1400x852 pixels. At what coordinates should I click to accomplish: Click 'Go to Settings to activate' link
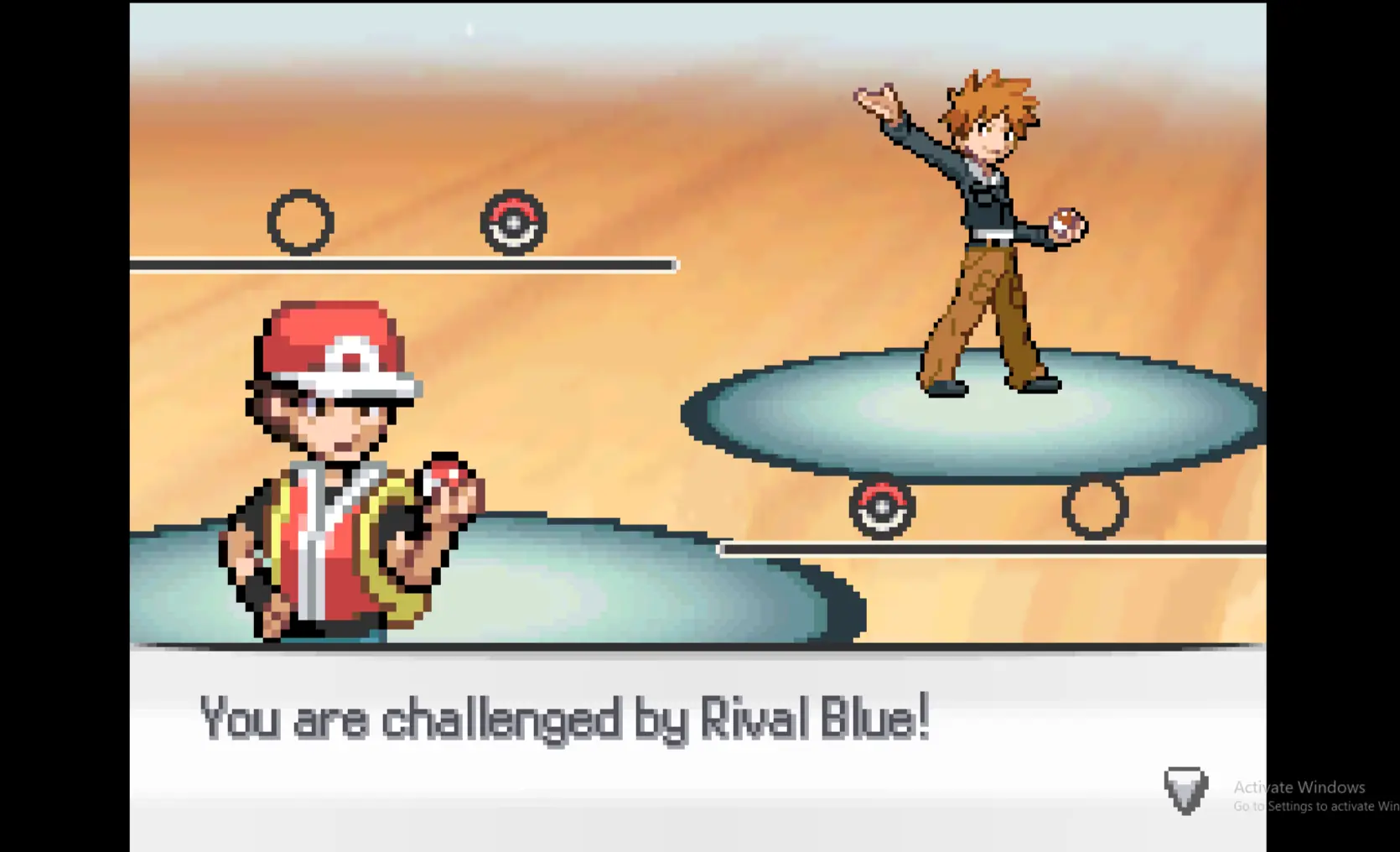pyautogui.click(x=1316, y=806)
